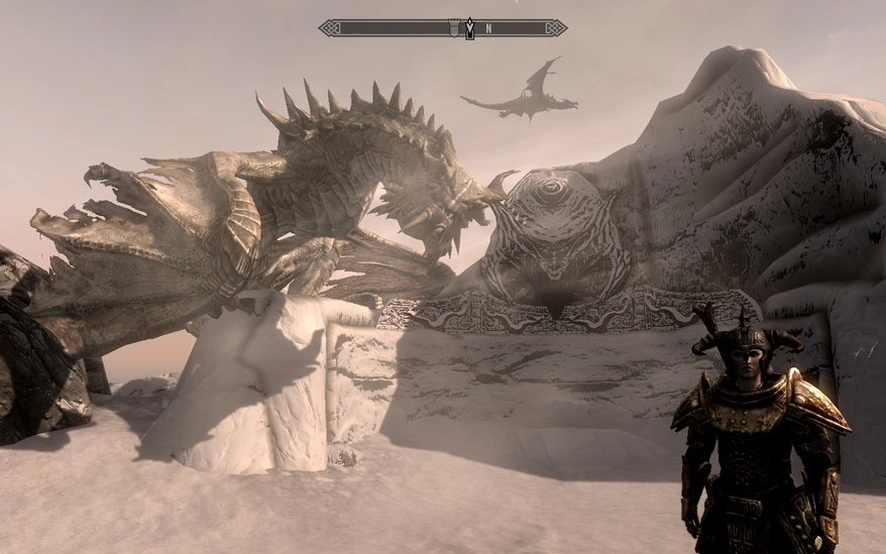
Task: Select the quest arrow marker on the compass
Action: (x=470, y=28)
